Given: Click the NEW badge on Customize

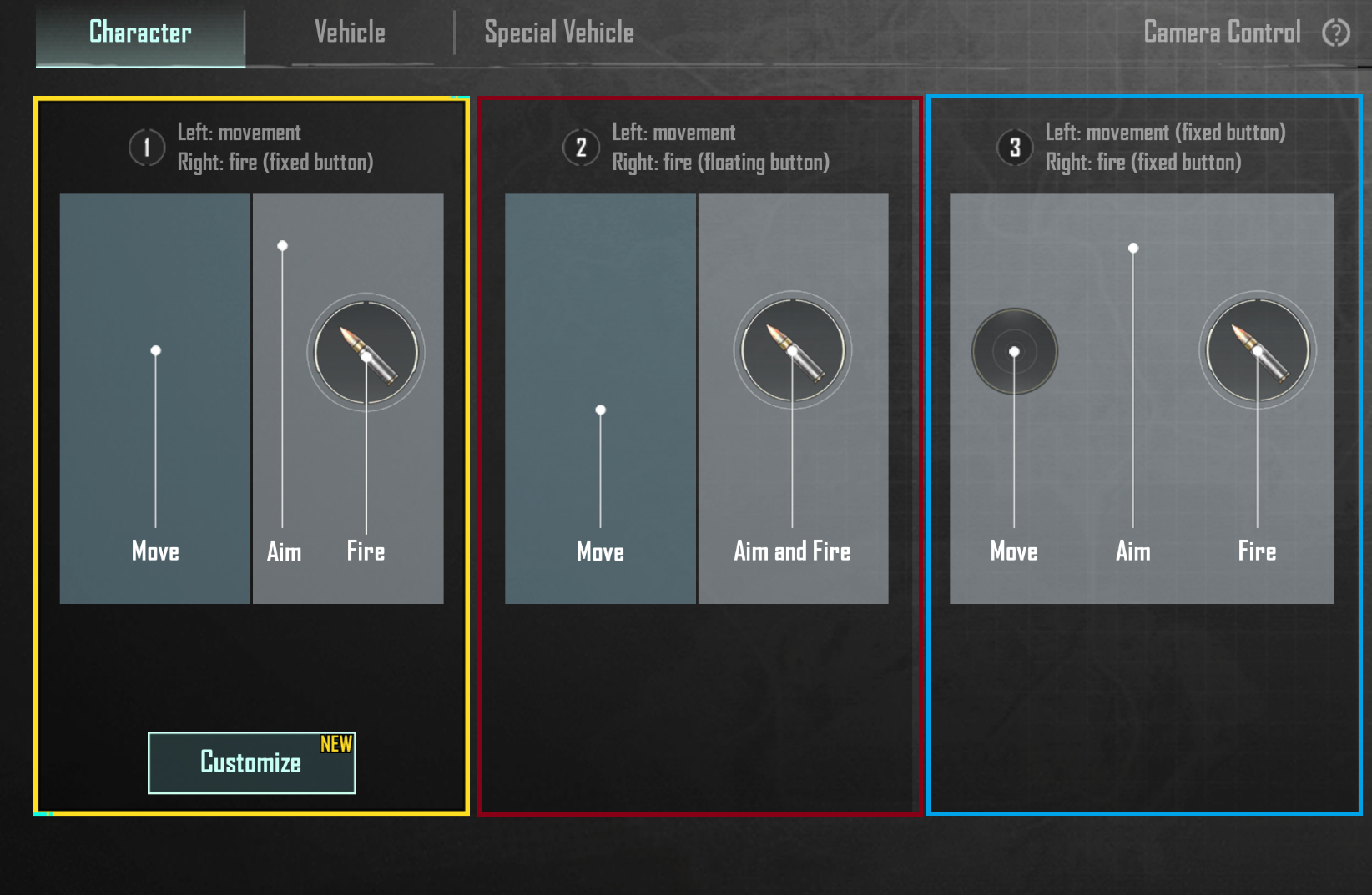Looking at the screenshot, I should pyautogui.click(x=336, y=745).
